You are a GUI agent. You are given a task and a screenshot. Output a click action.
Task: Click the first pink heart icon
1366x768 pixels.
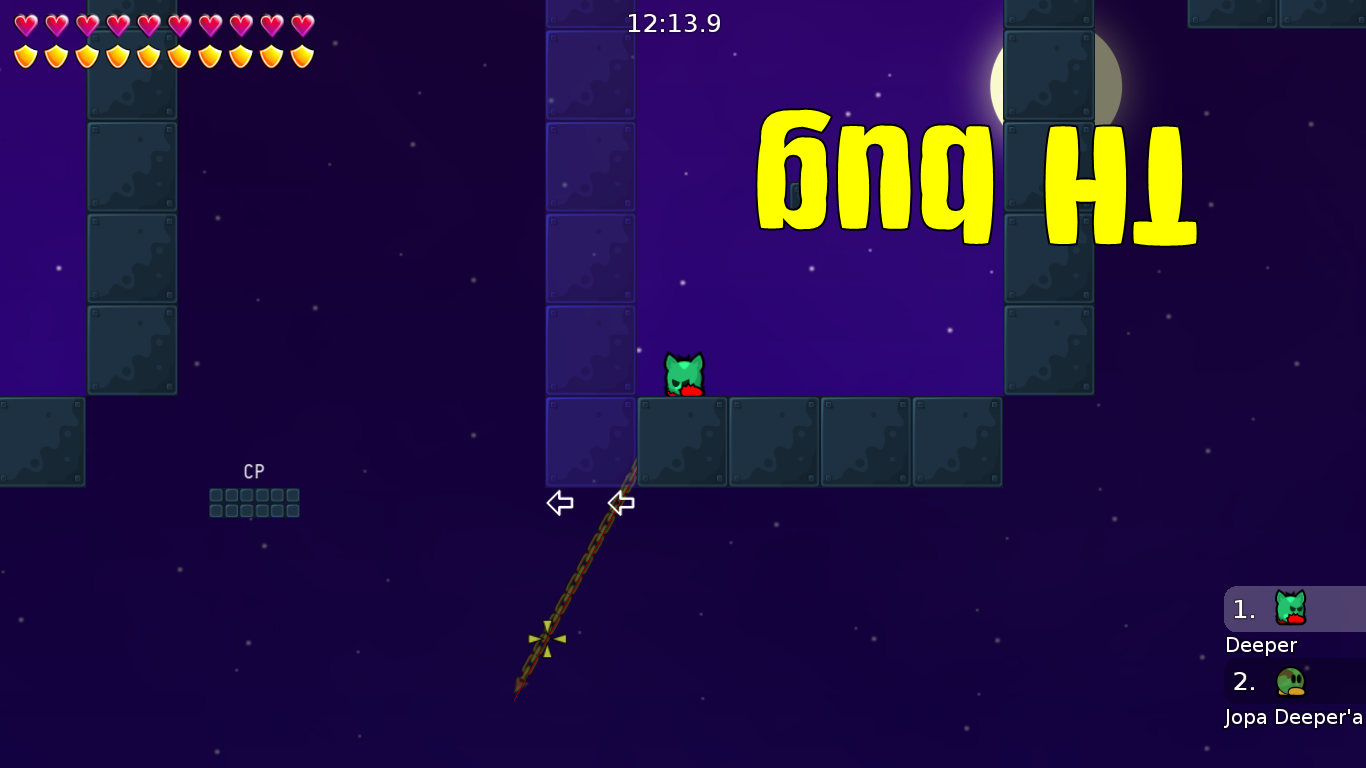(24, 22)
